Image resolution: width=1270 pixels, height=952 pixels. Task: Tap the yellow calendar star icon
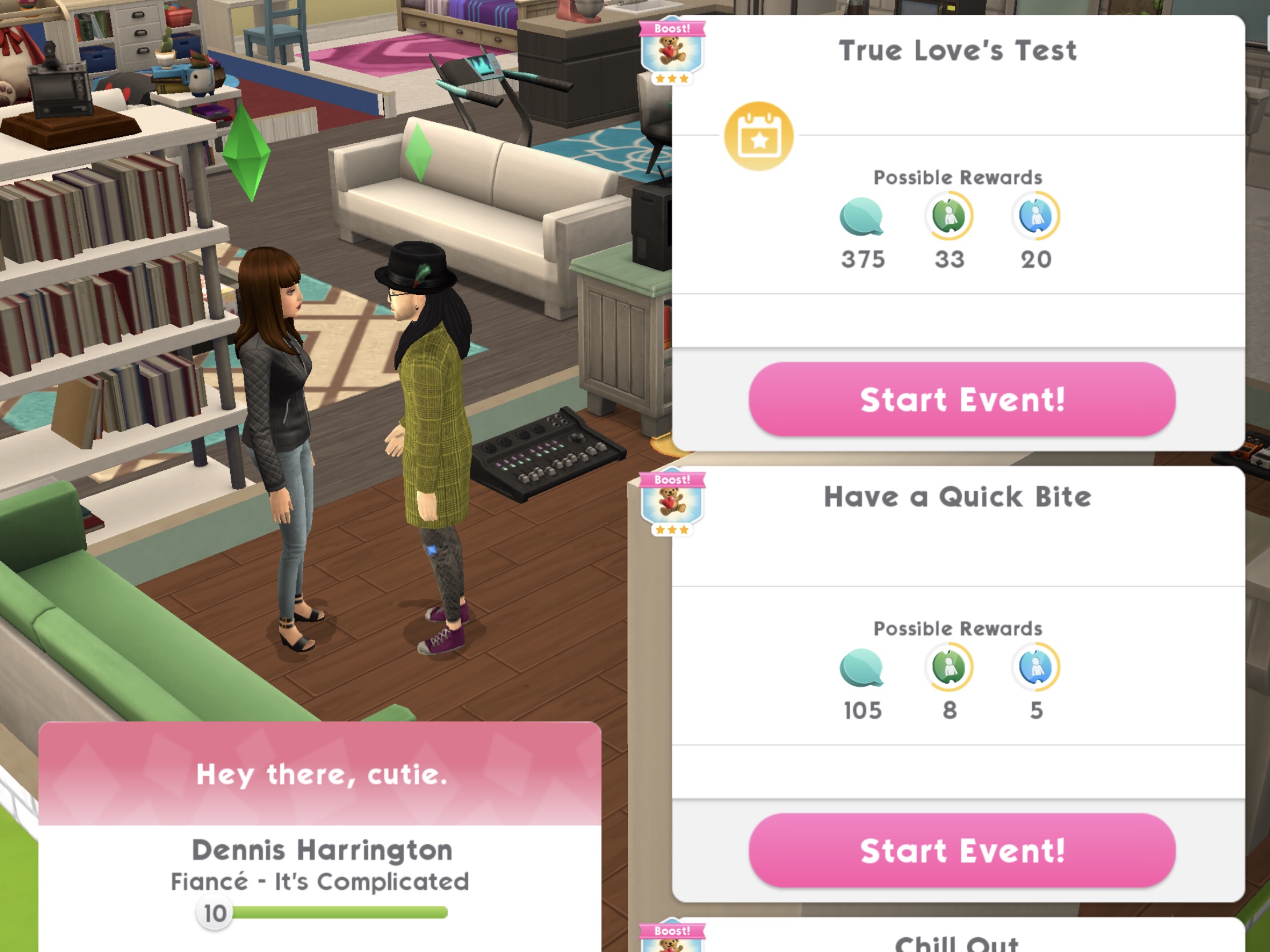coord(758,136)
